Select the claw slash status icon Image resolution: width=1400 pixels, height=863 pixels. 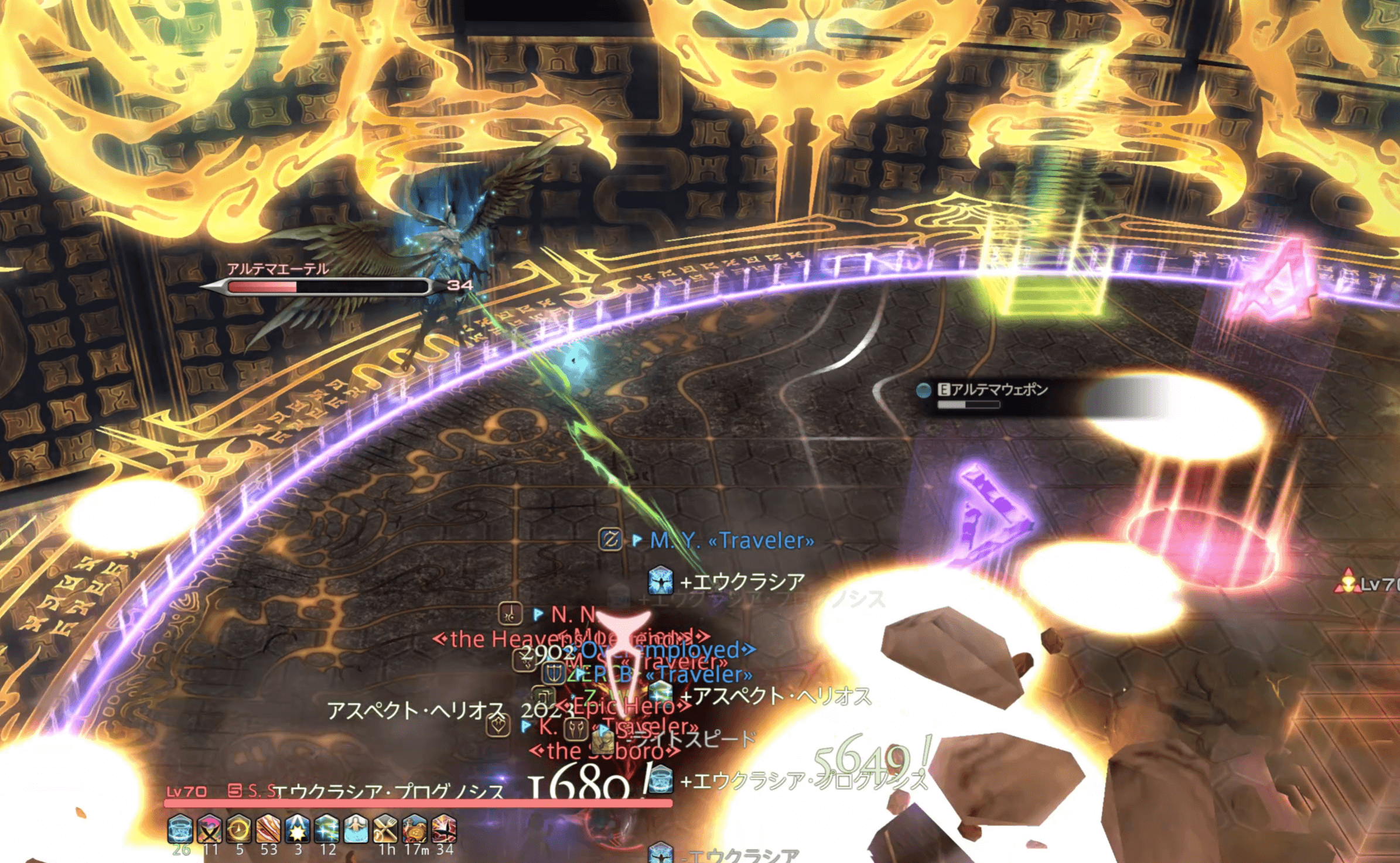(x=268, y=828)
